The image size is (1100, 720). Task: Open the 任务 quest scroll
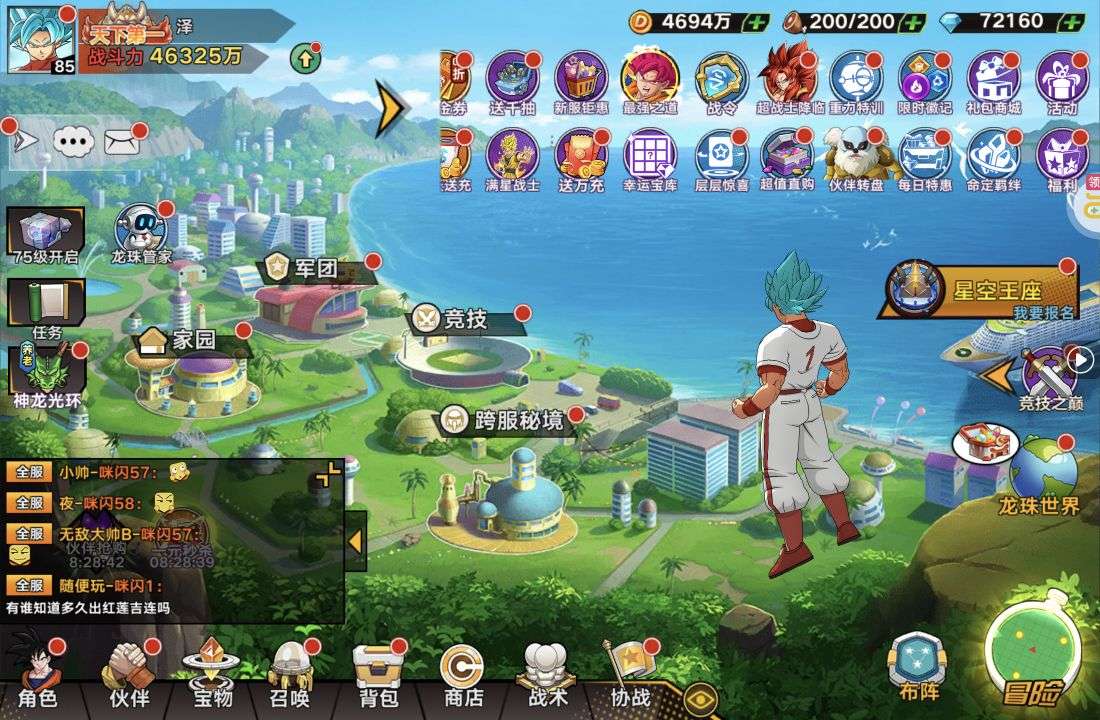click(46, 308)
